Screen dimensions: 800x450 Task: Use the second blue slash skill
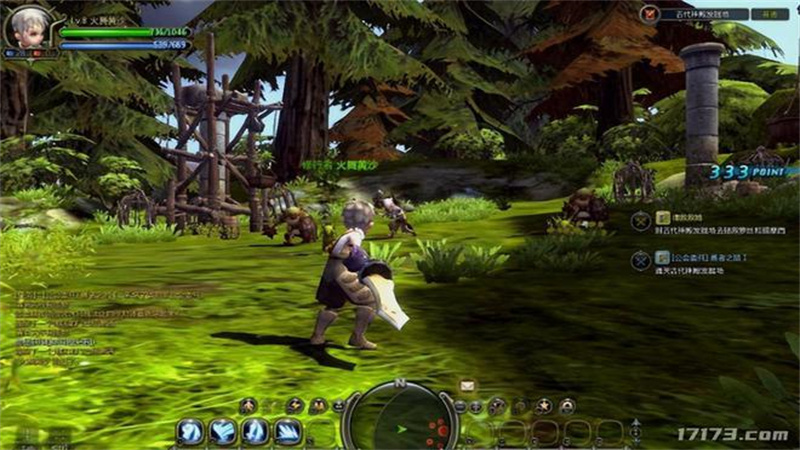coord(223,432)
